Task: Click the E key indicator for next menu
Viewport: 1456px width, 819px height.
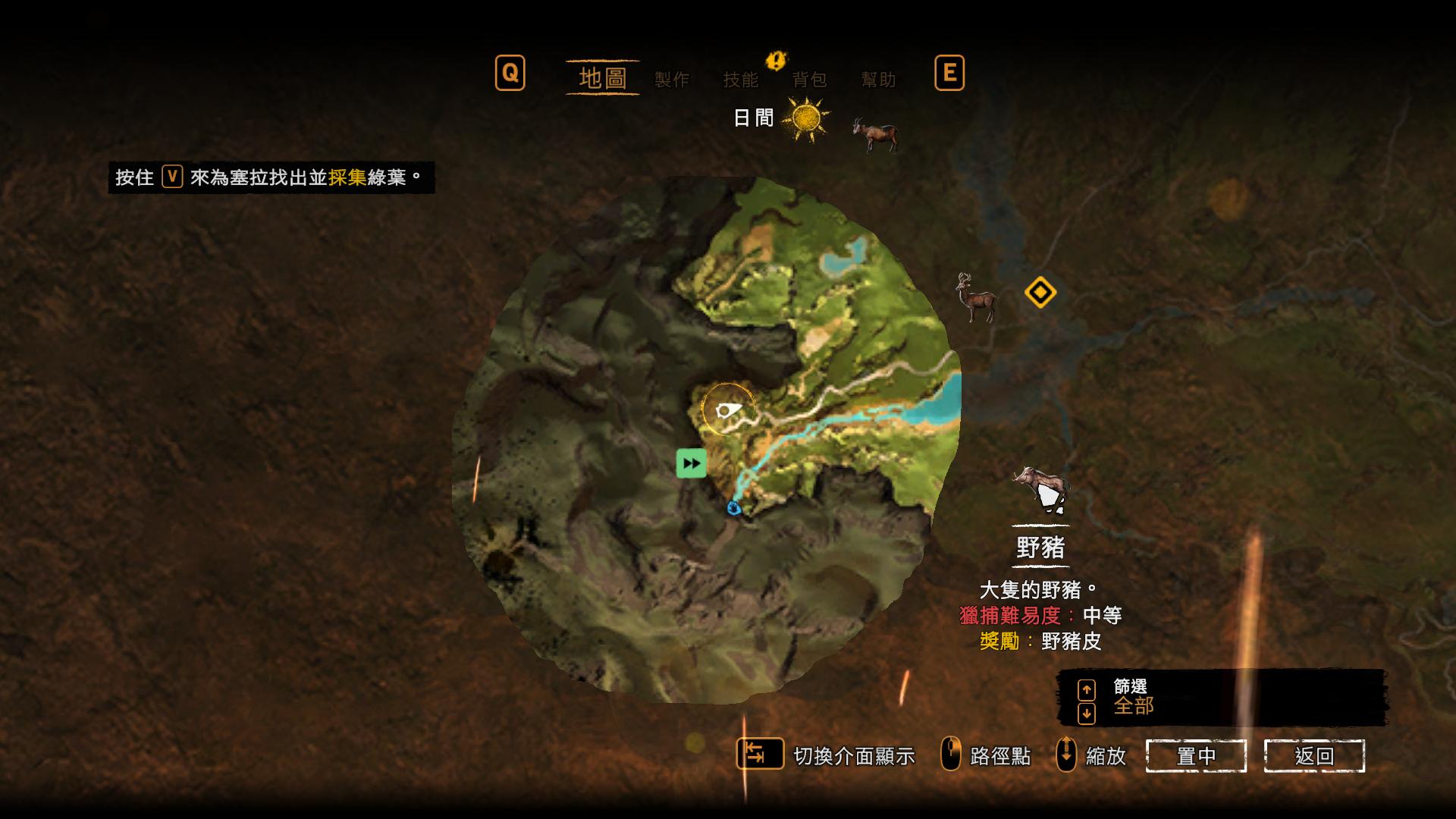Action: pyautogui.click(x=950, y=74)
